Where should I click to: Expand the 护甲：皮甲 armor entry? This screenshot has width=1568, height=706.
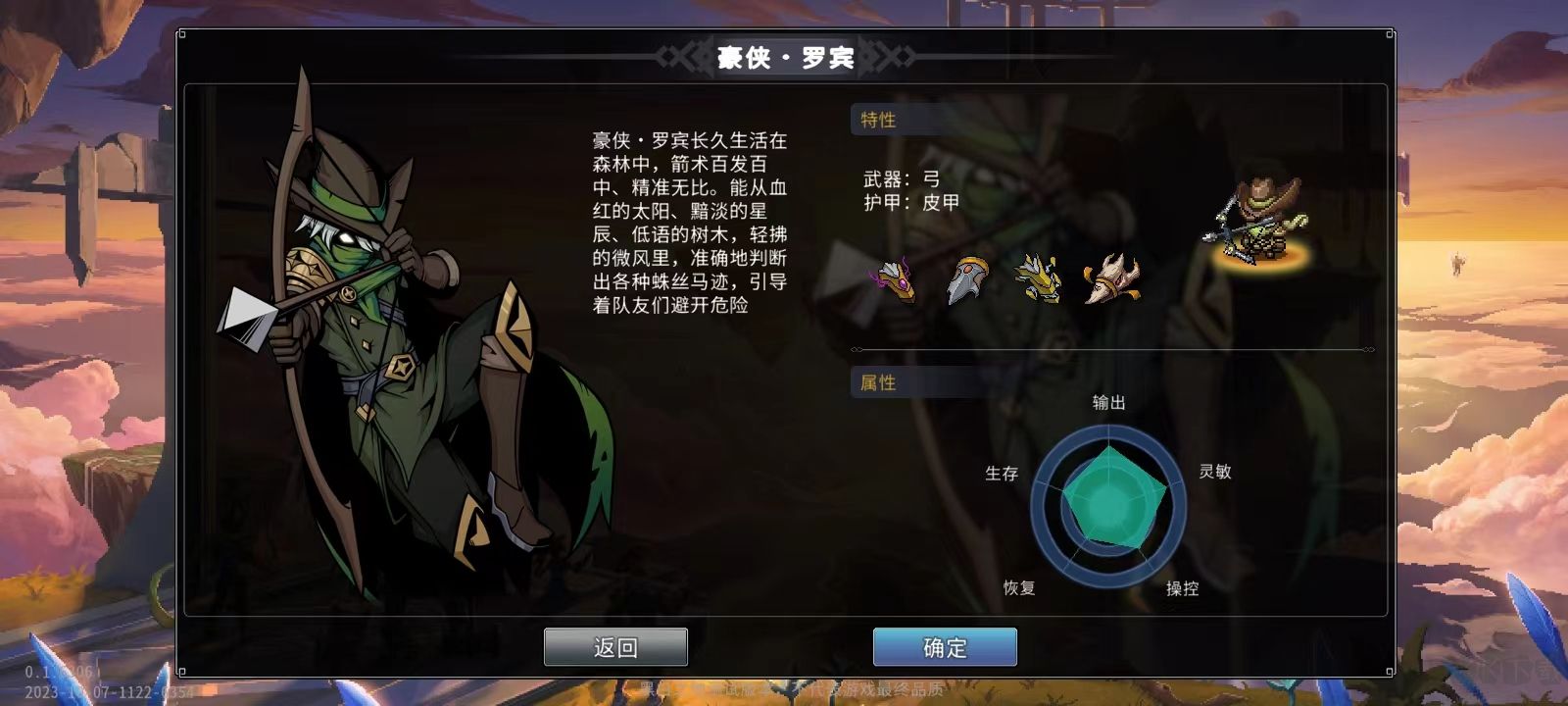[x=909, y=203]
